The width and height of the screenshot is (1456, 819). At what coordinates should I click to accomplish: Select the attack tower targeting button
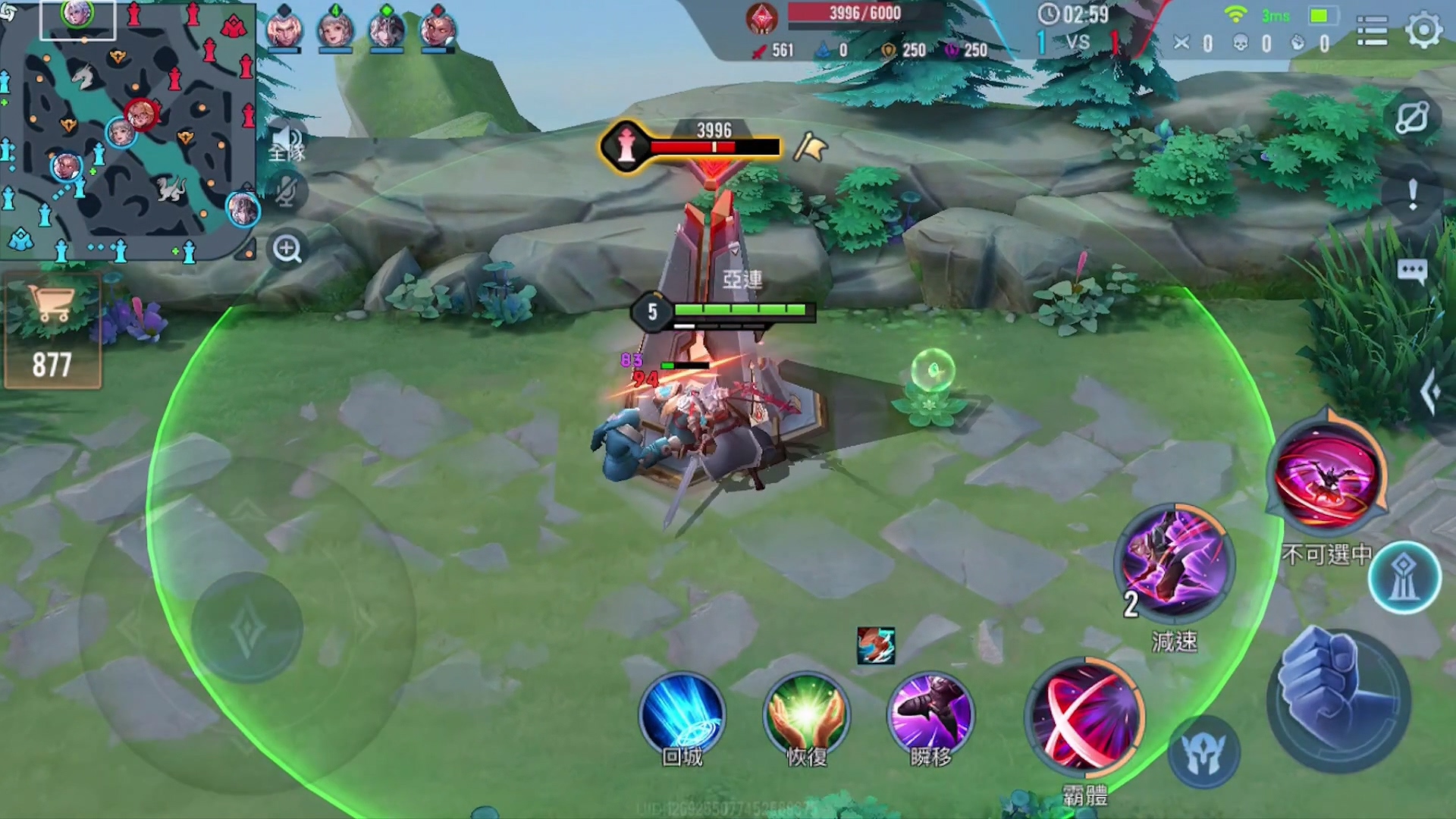coord(1404,578)
